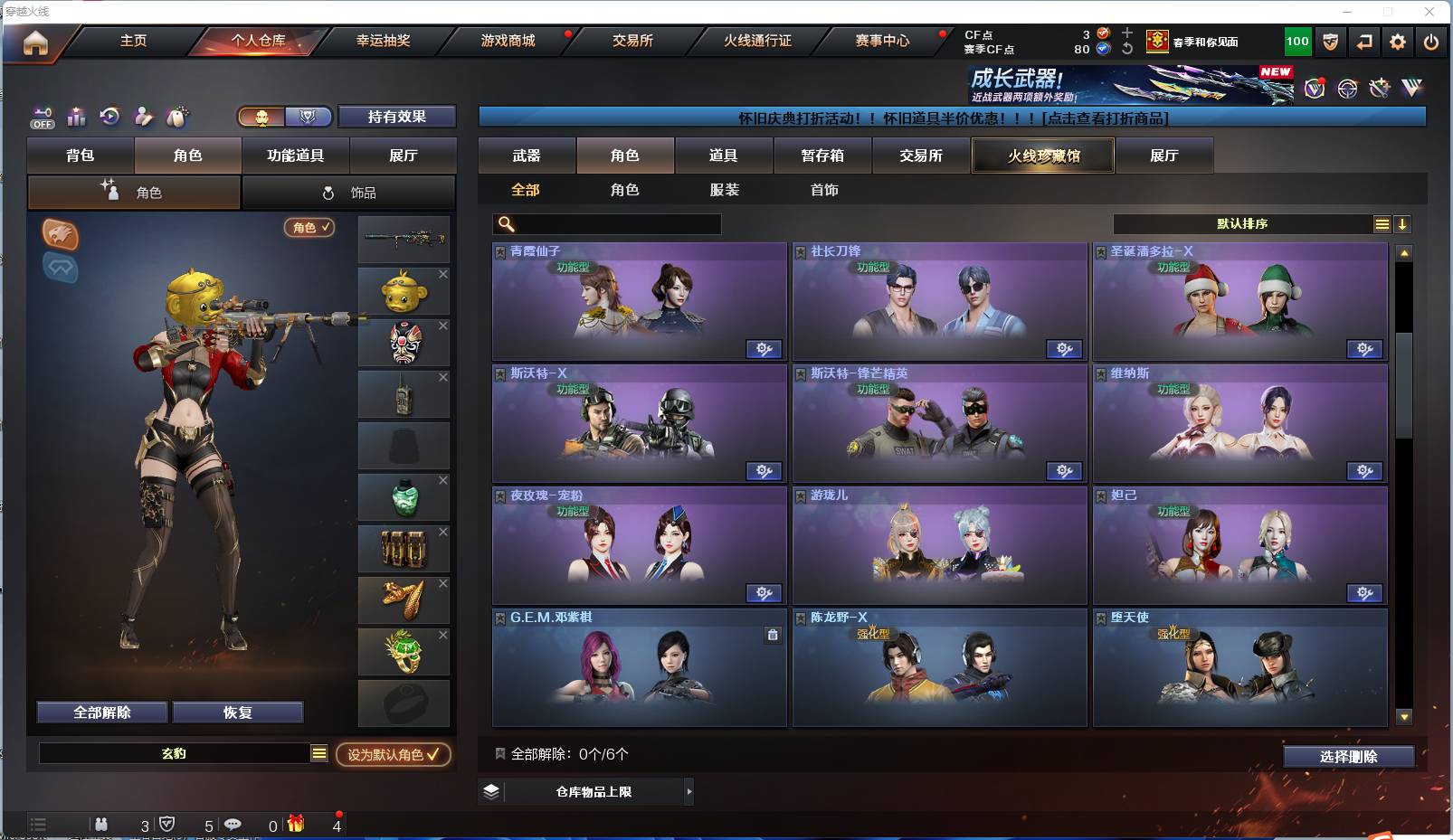Open the stats ranking icon in left toolbar
1453x840 pixels.
click(x=76, y=118)
